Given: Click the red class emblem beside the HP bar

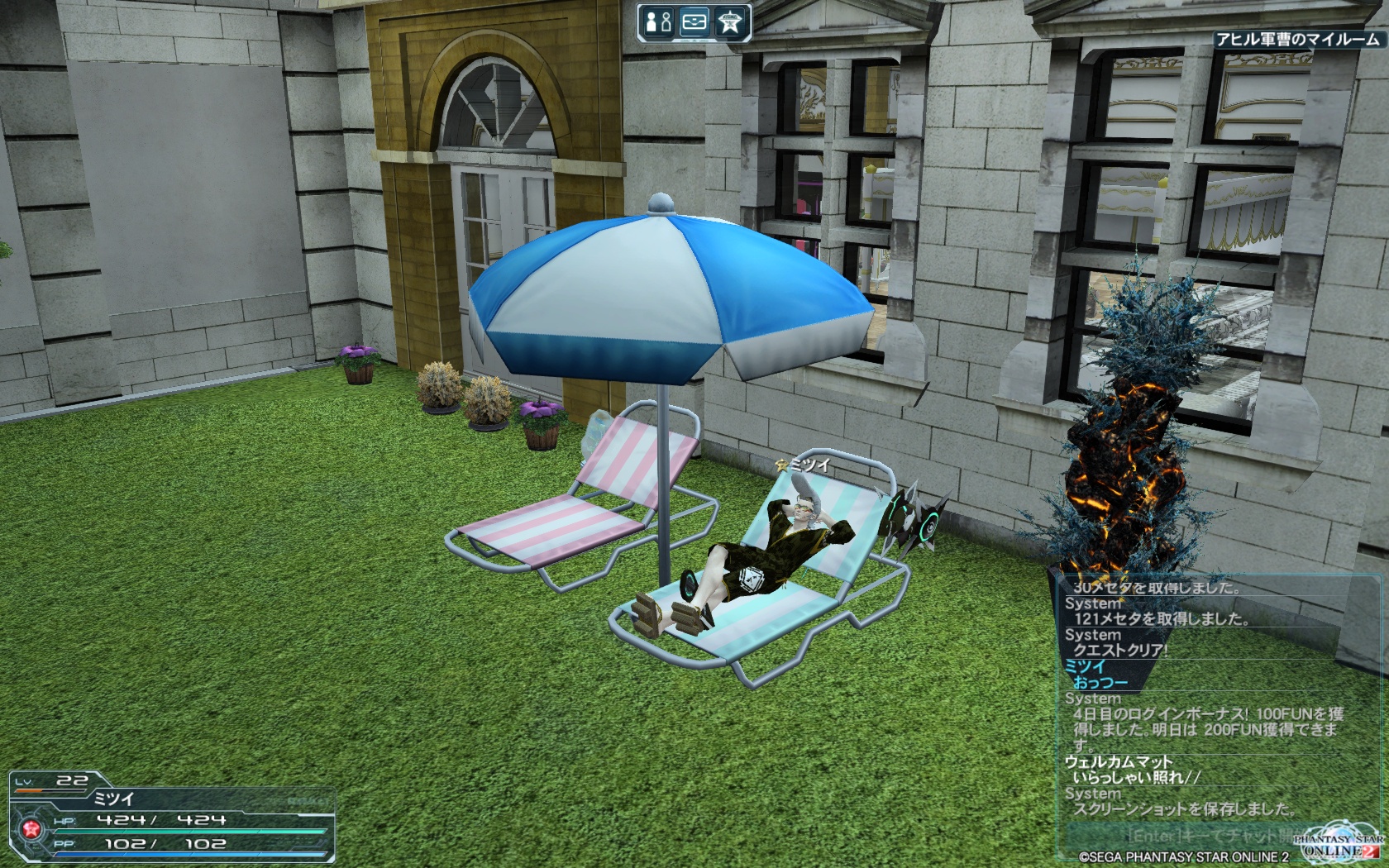Looking at the screenshot, I should 31,829.
